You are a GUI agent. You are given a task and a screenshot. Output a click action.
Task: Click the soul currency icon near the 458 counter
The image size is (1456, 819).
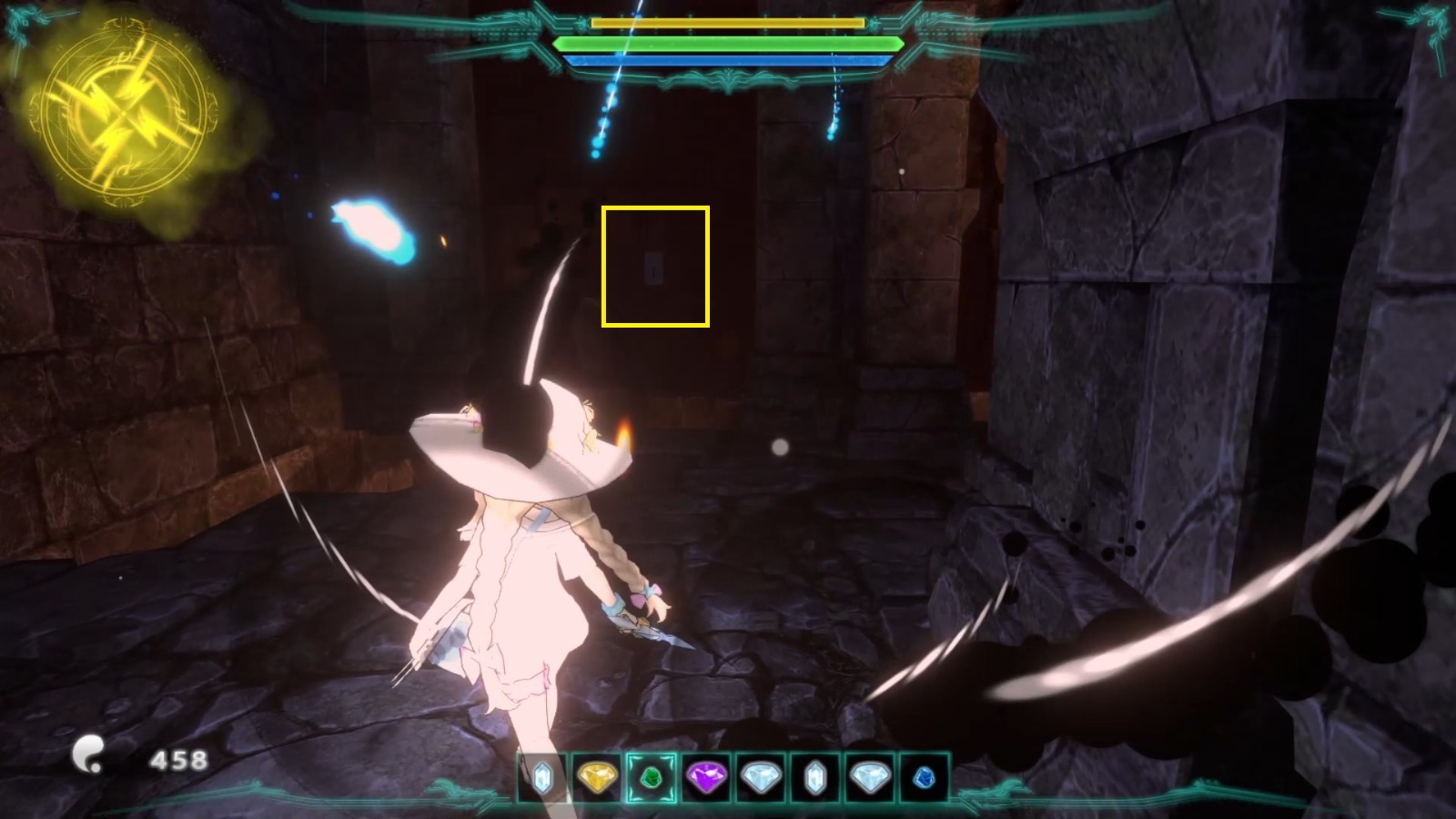88,752
